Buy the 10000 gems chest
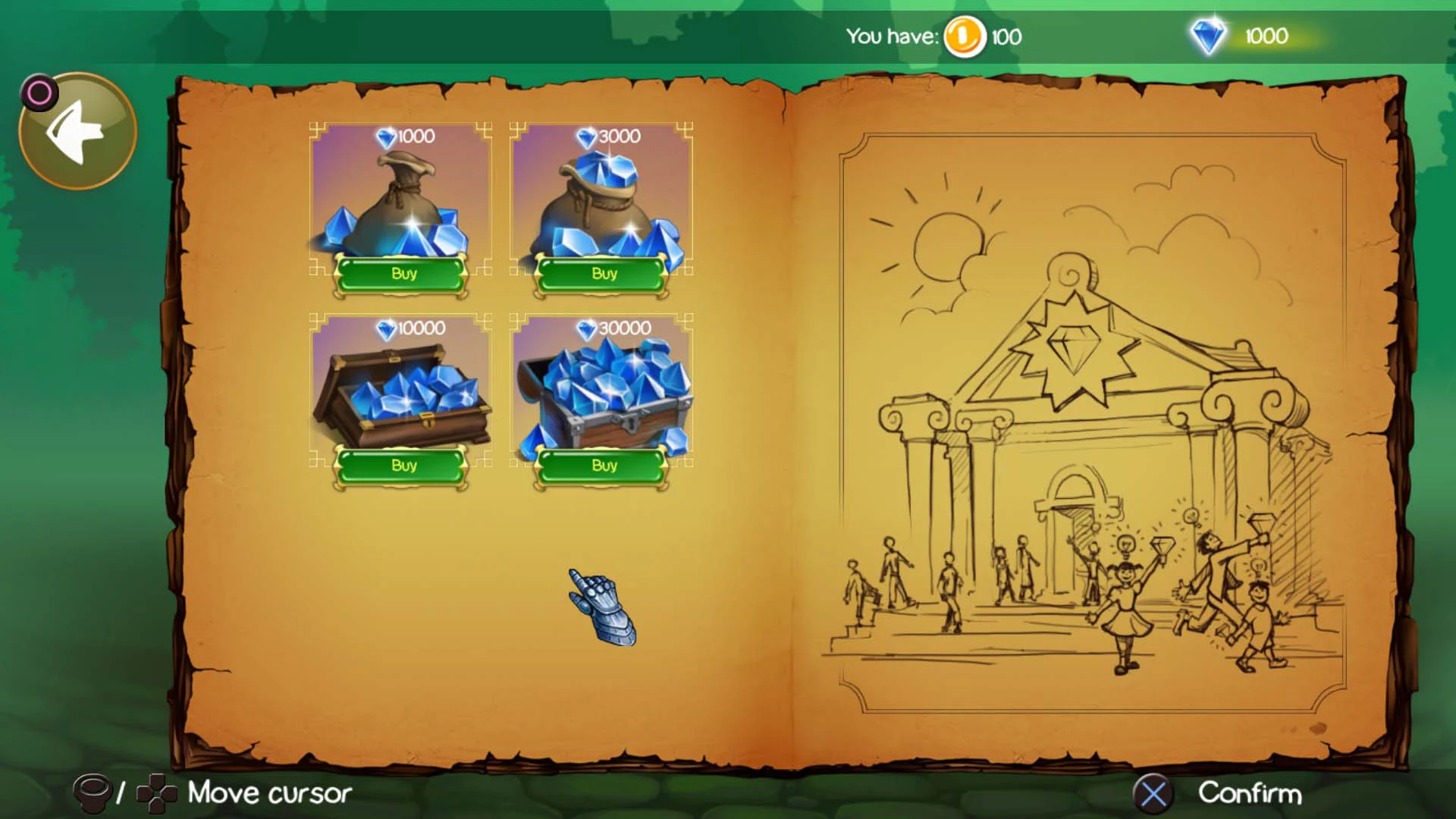This screenshot has width=1456, height=819. tap(402, 467)
